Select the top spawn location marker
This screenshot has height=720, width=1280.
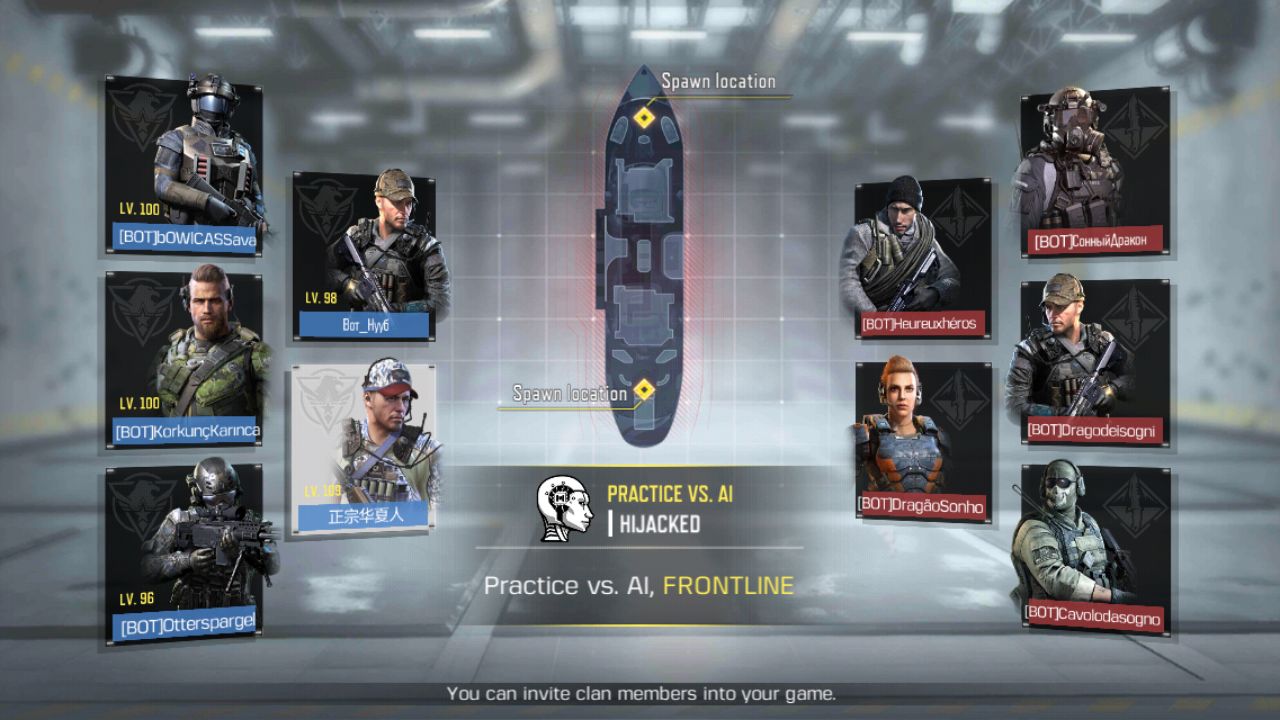click(645, 118)
